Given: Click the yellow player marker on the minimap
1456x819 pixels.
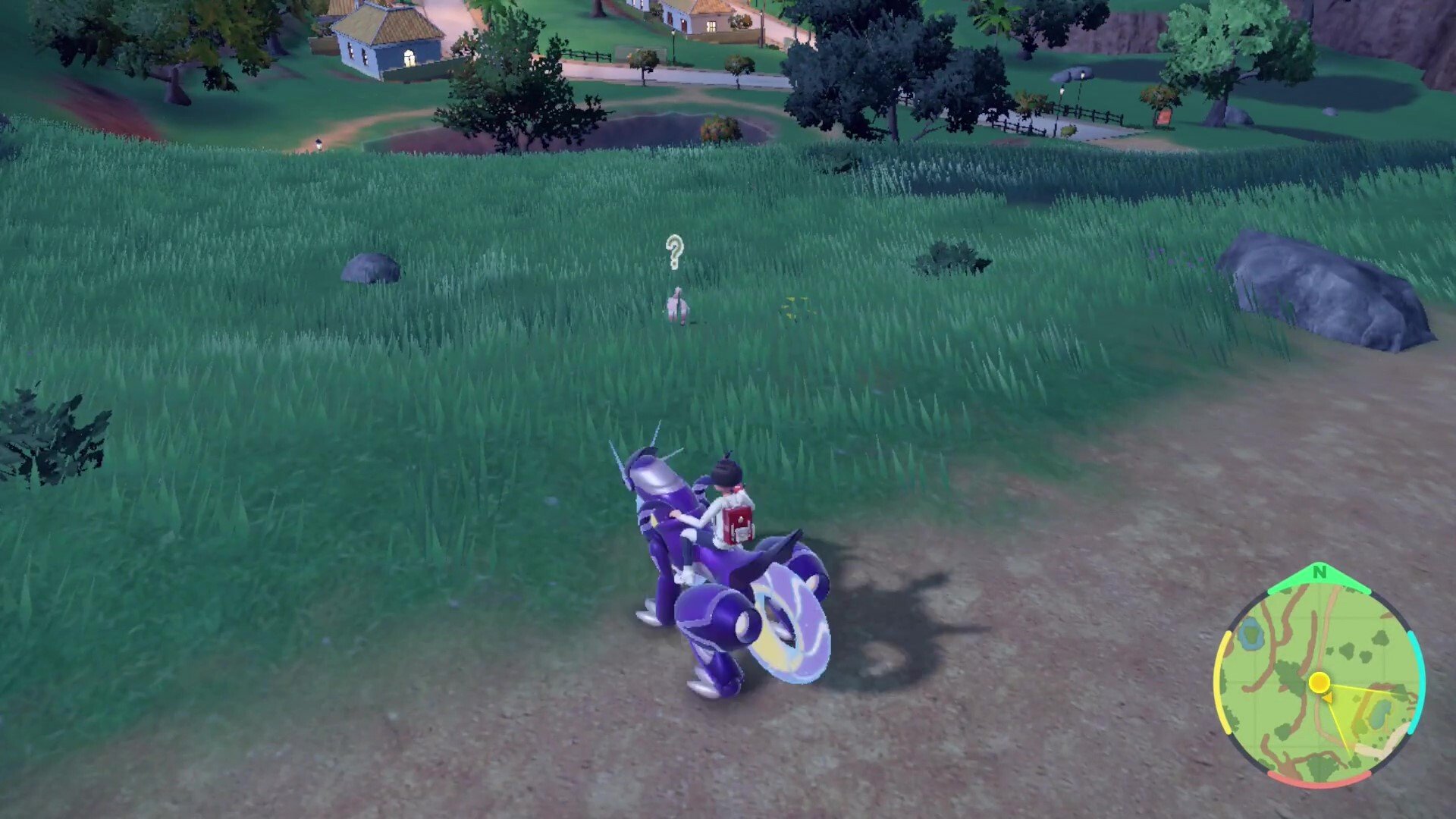Looking at the screenshot, I should tap(1319, 682).
